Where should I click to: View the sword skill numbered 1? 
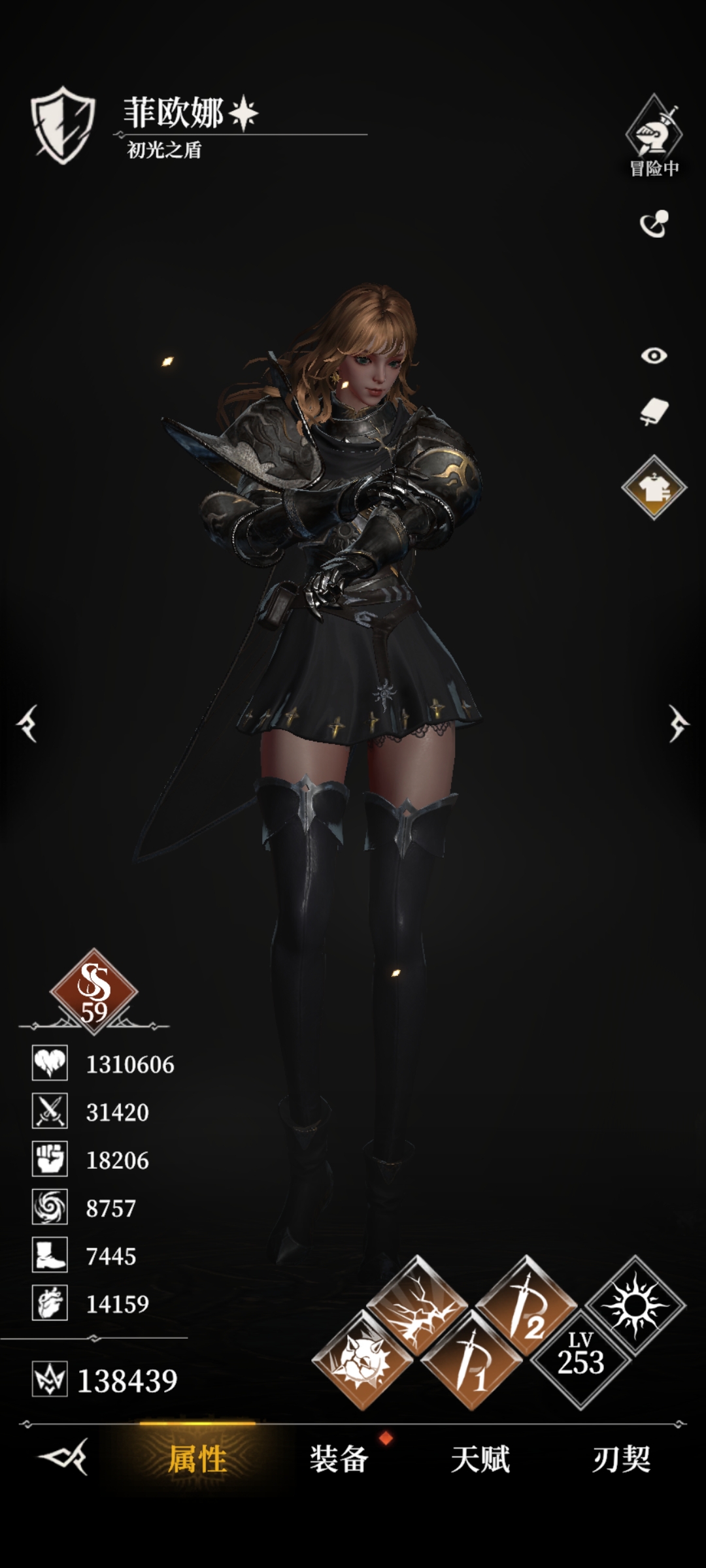click(471, 1360)
